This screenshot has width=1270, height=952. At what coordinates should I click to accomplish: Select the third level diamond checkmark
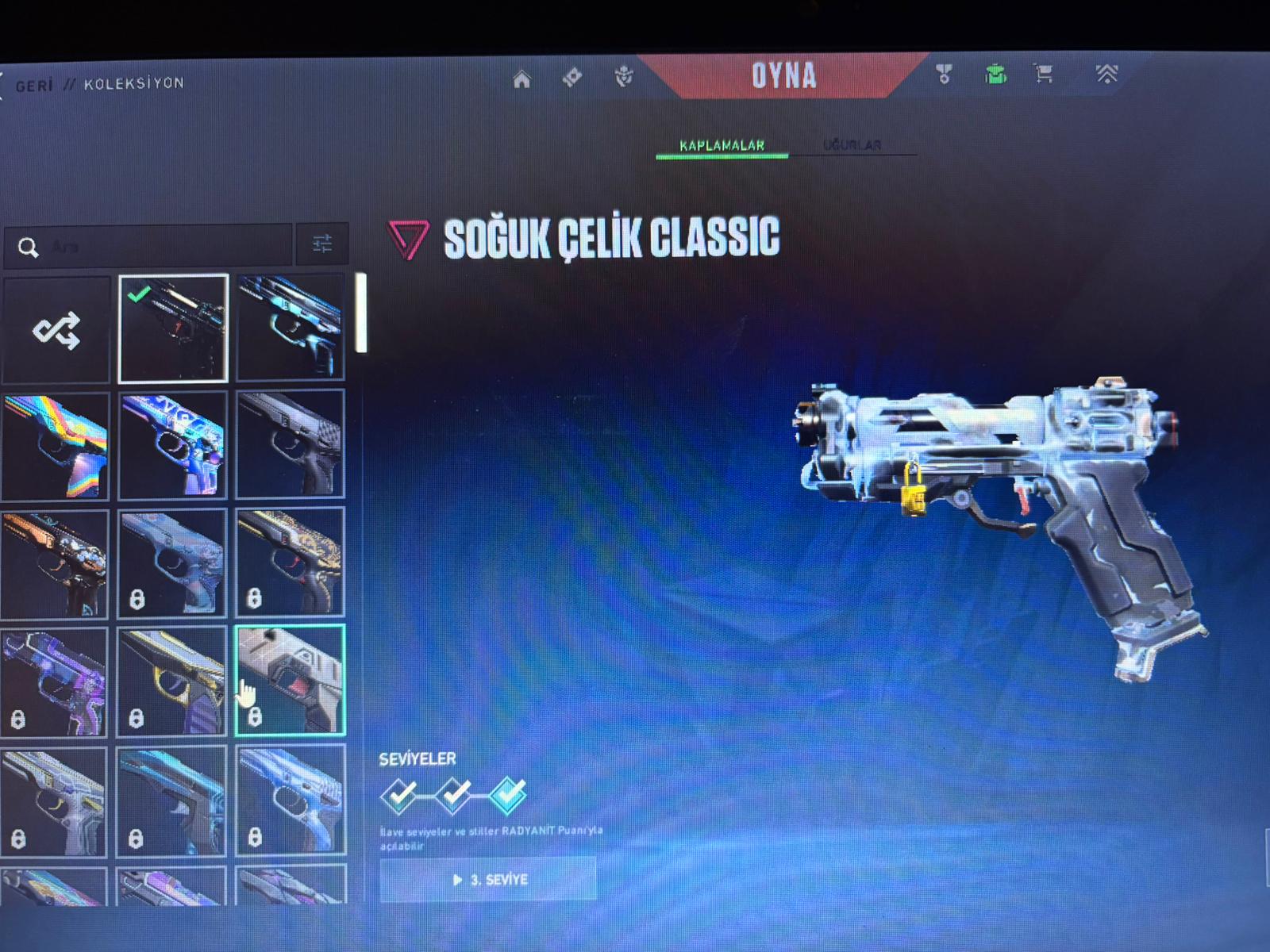tap(507, 793)
